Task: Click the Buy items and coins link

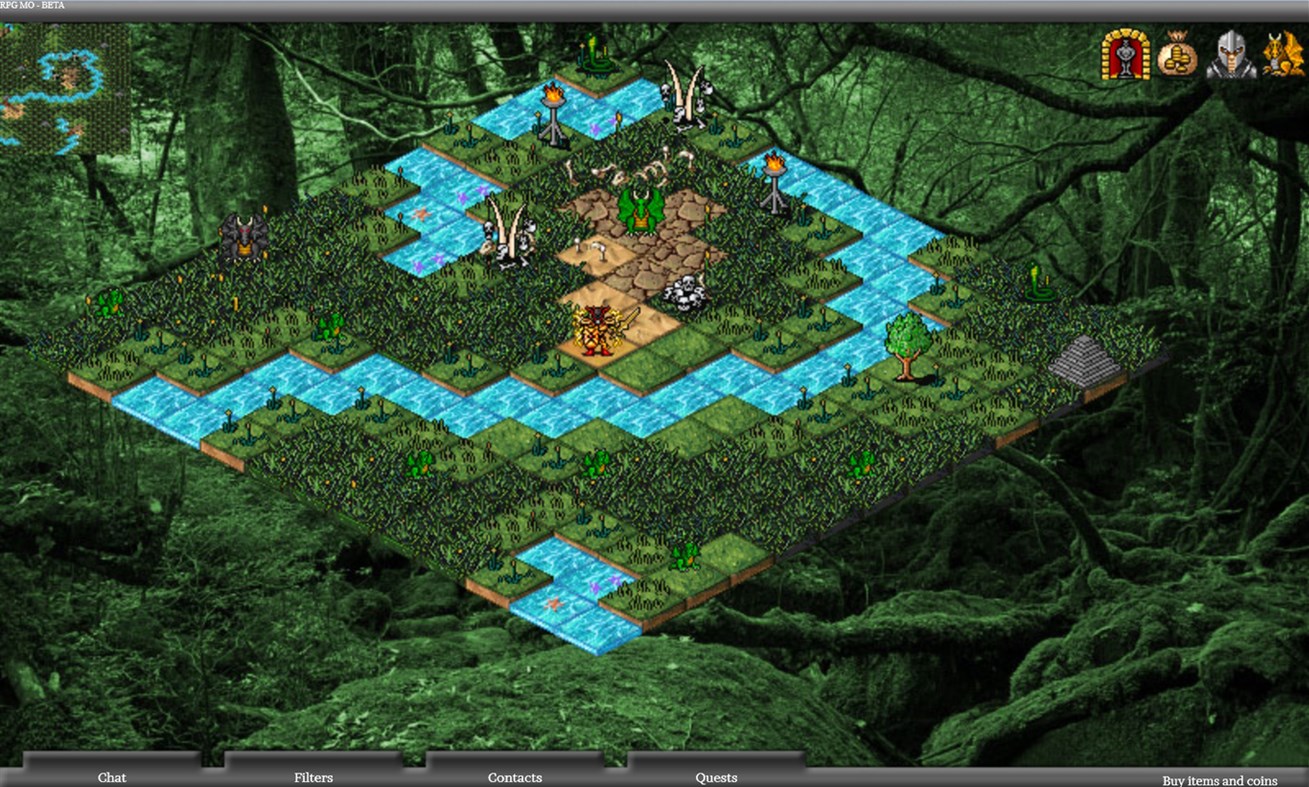Action: [1218, 779]
